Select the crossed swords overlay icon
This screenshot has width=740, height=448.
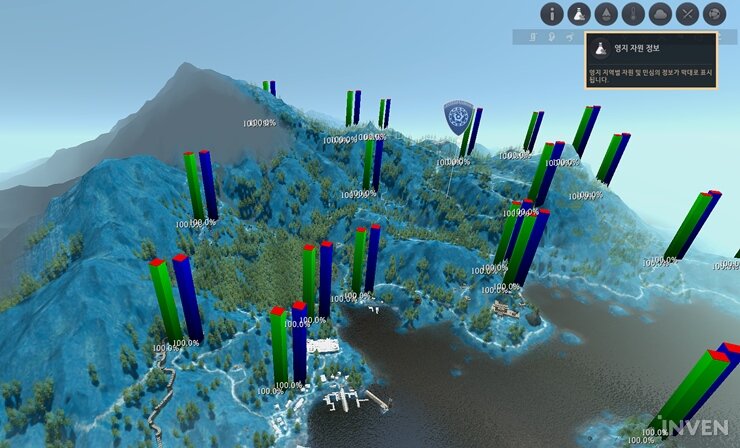click(x=686, y=14)
